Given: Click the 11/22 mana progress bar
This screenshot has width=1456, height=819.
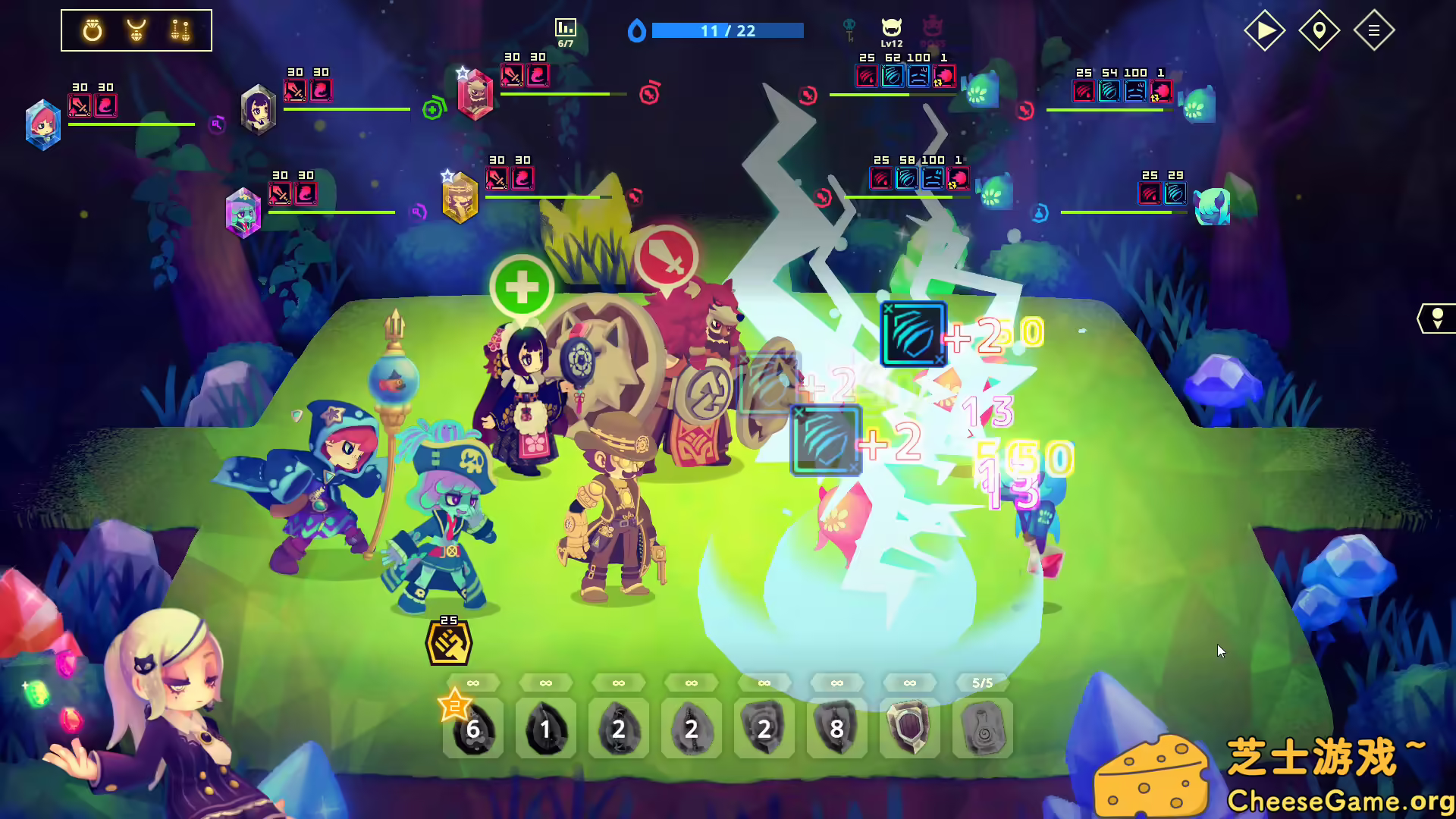Looking at the screenshot, I should 726,31.
